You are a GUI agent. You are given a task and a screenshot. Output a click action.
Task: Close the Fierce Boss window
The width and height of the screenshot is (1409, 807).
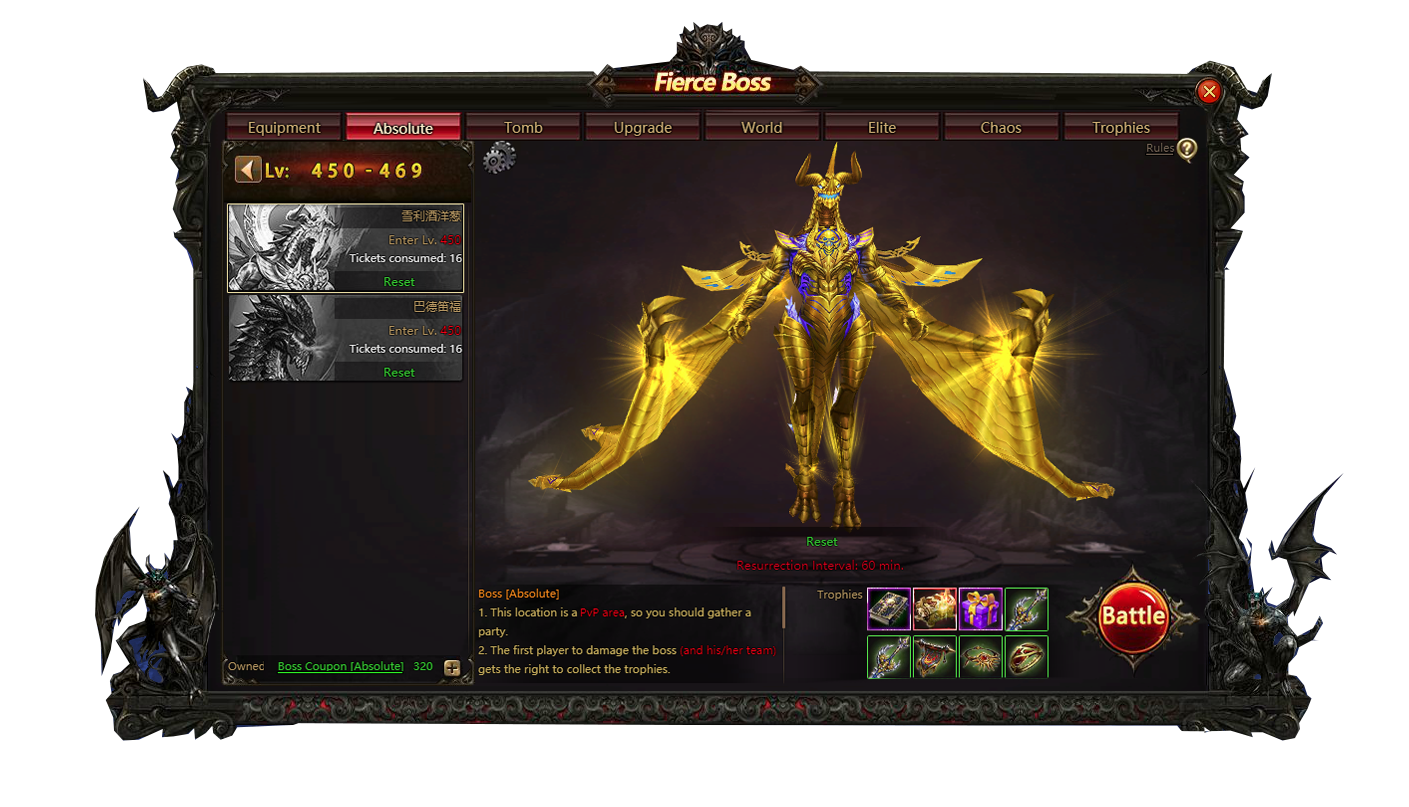(x=1209, y=92)
